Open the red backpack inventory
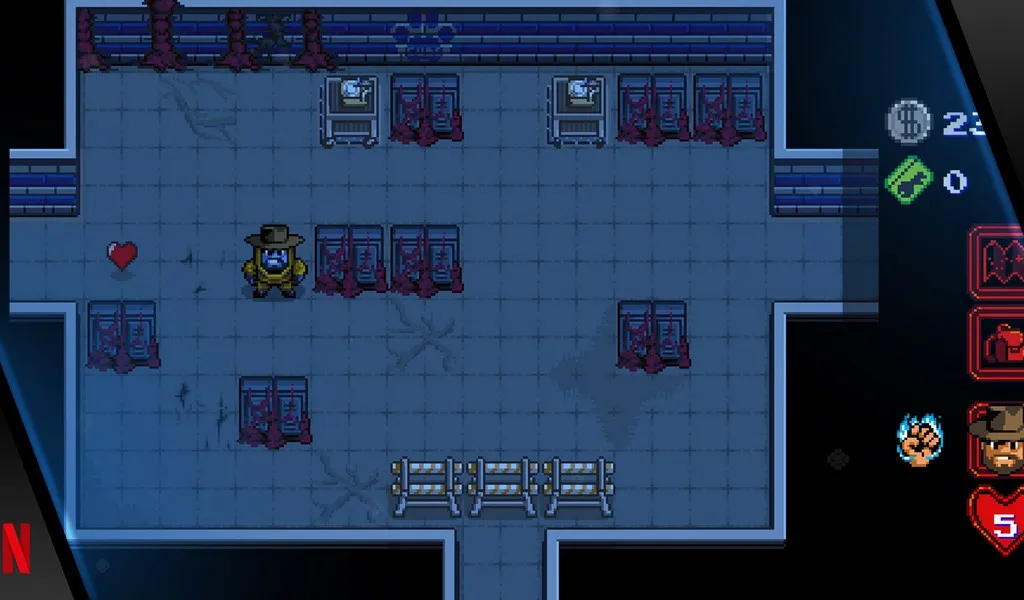This screenshot has width=1024, height=600. 999,344
